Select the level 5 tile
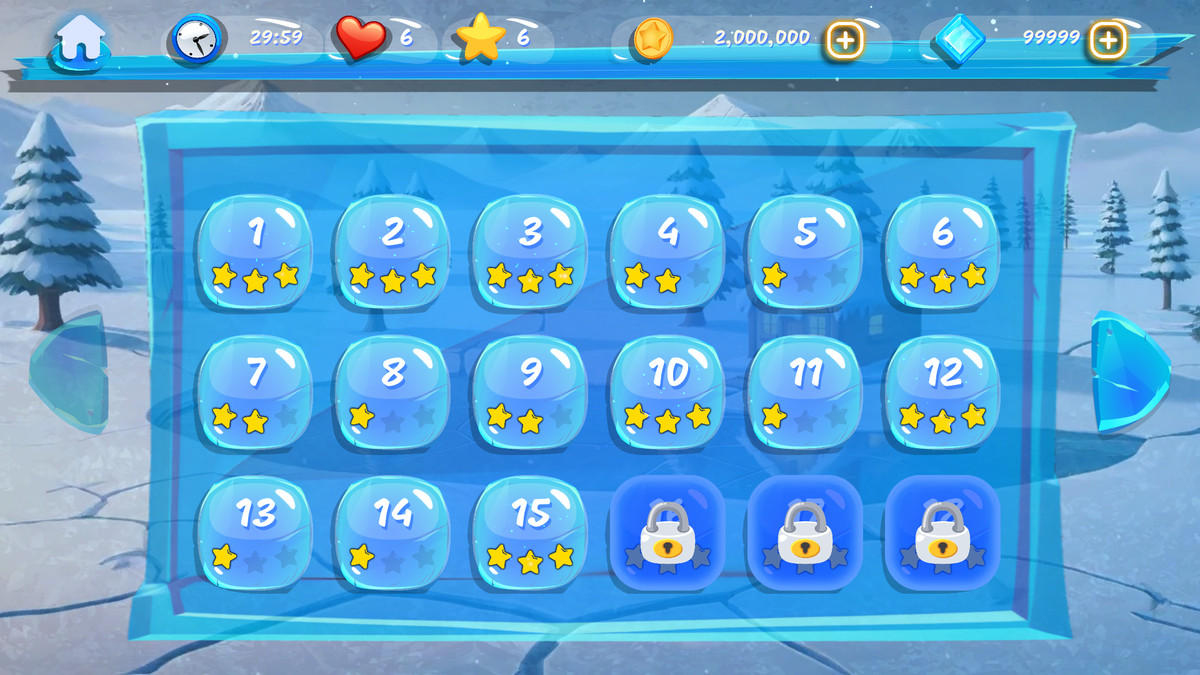Screen dimensions: 1200x675 tap(805, 252)
